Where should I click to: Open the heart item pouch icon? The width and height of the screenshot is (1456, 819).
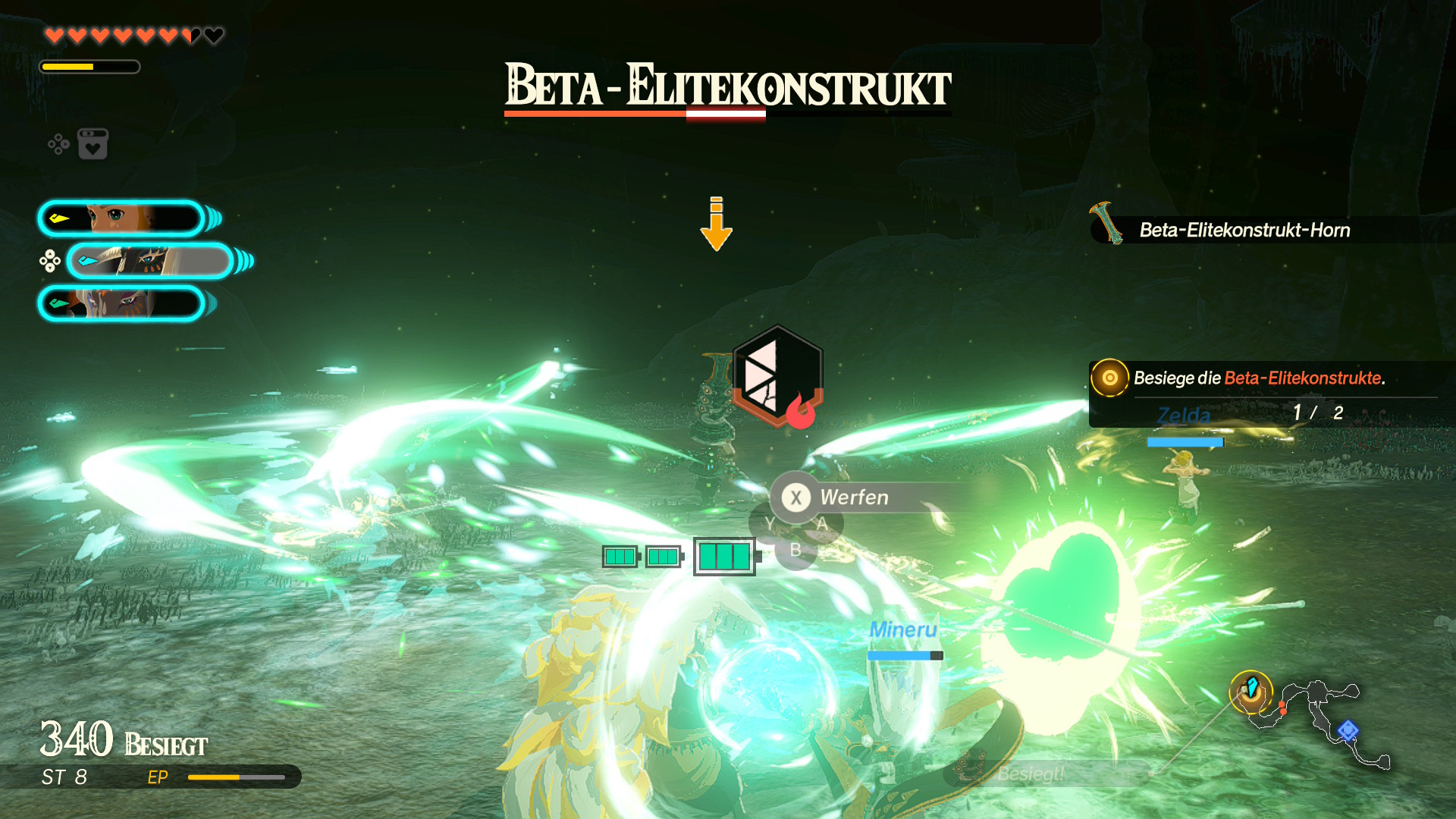coord(93,144)
